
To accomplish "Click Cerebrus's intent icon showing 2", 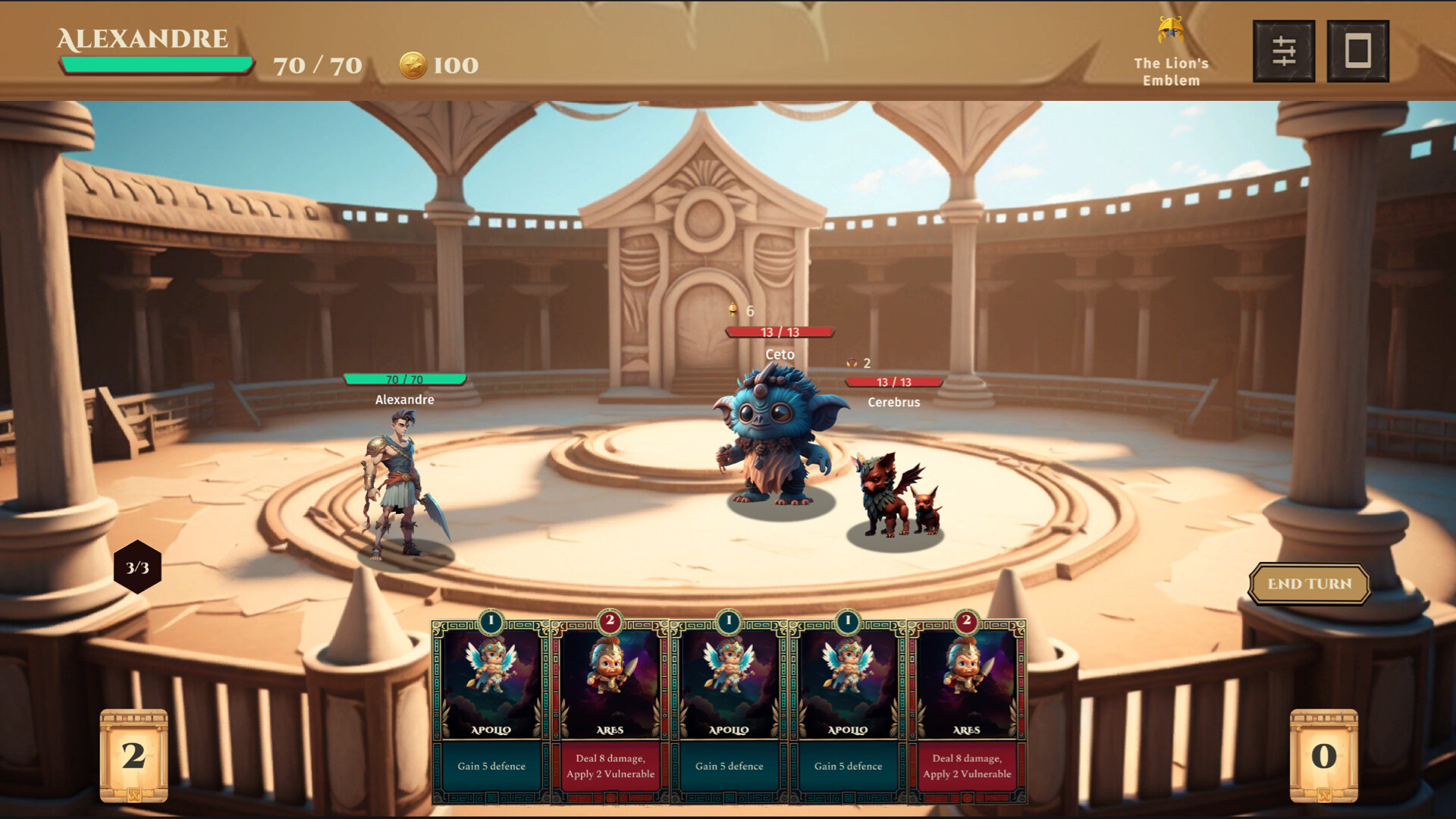I will [x=853, y=363].
